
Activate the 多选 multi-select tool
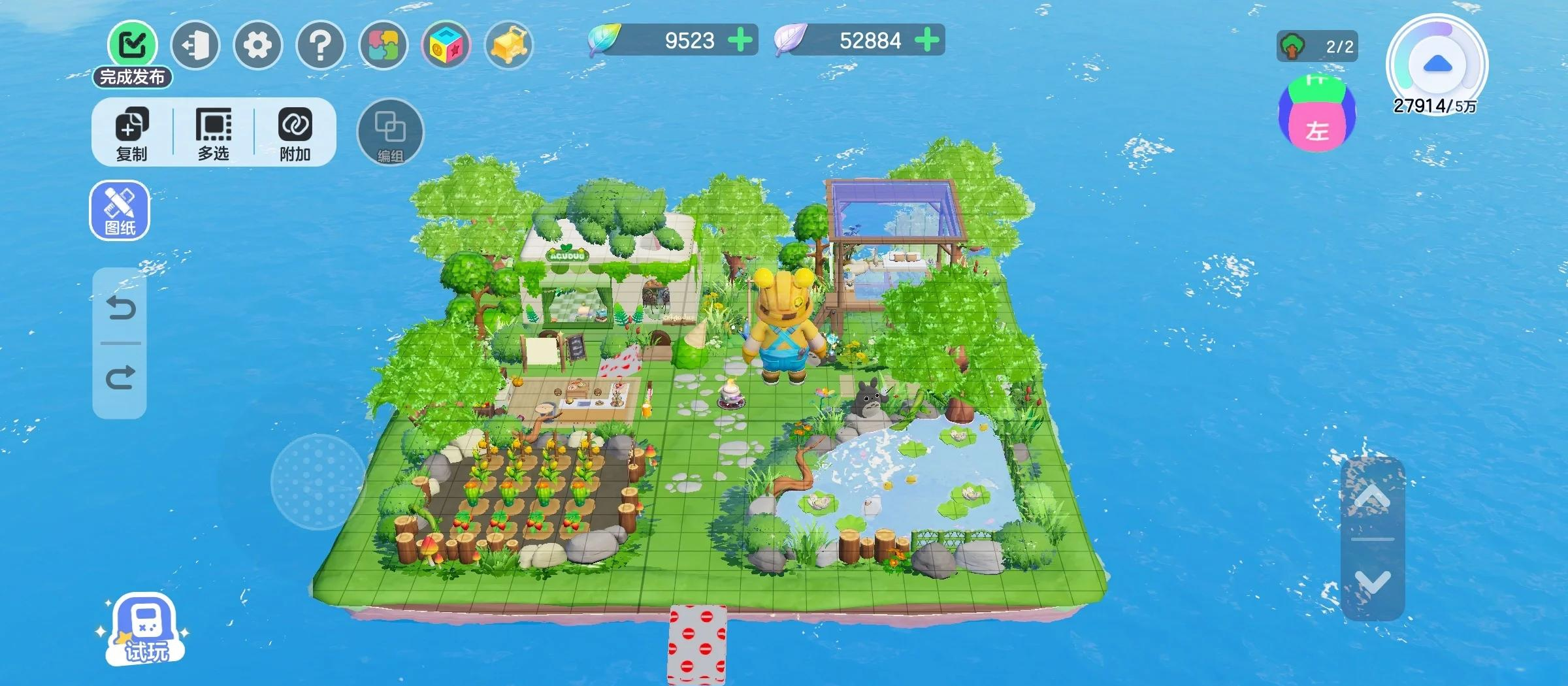[x=214, y=133]
